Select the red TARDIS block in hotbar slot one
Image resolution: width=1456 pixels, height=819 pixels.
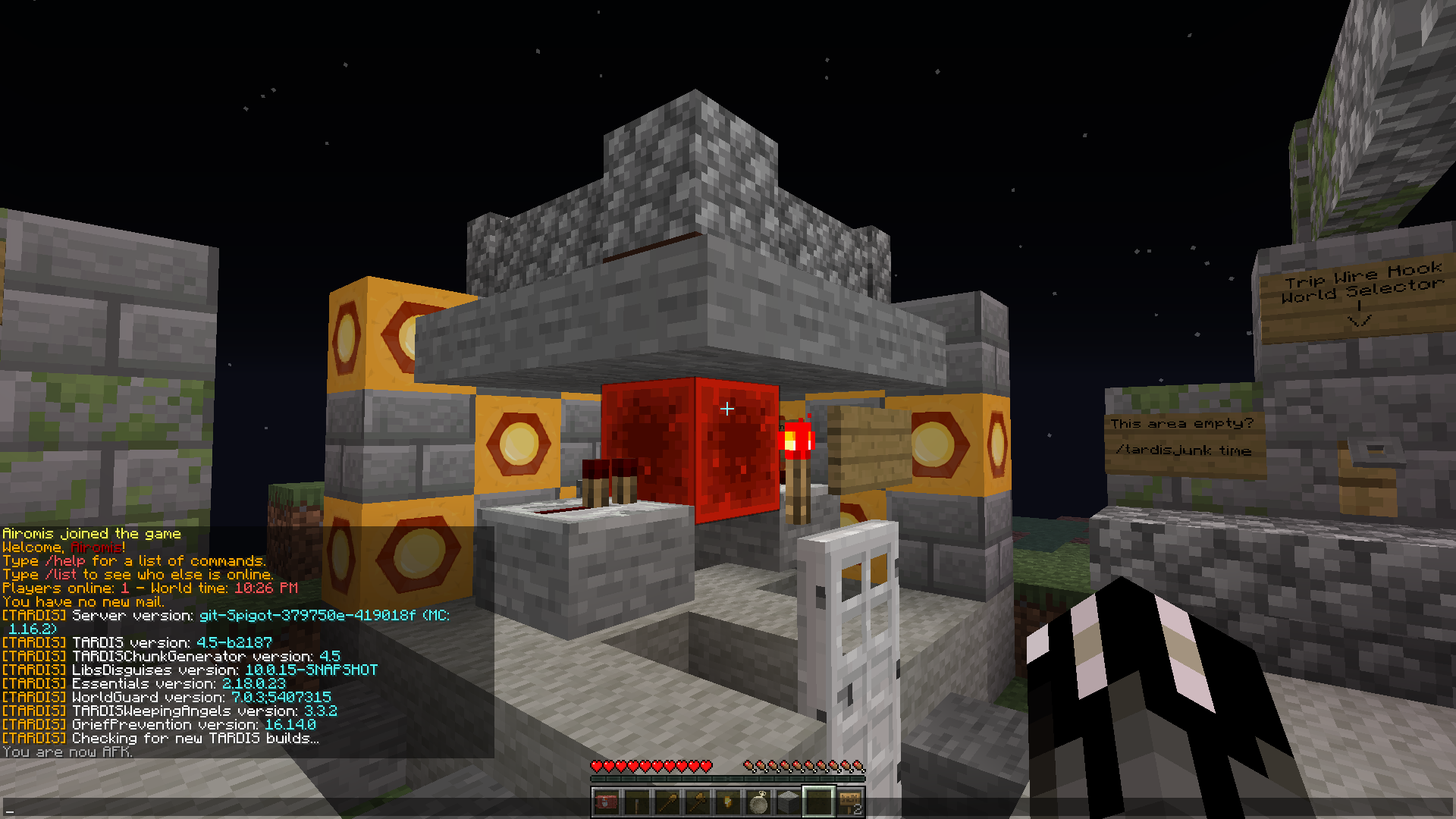click(607, 802)
